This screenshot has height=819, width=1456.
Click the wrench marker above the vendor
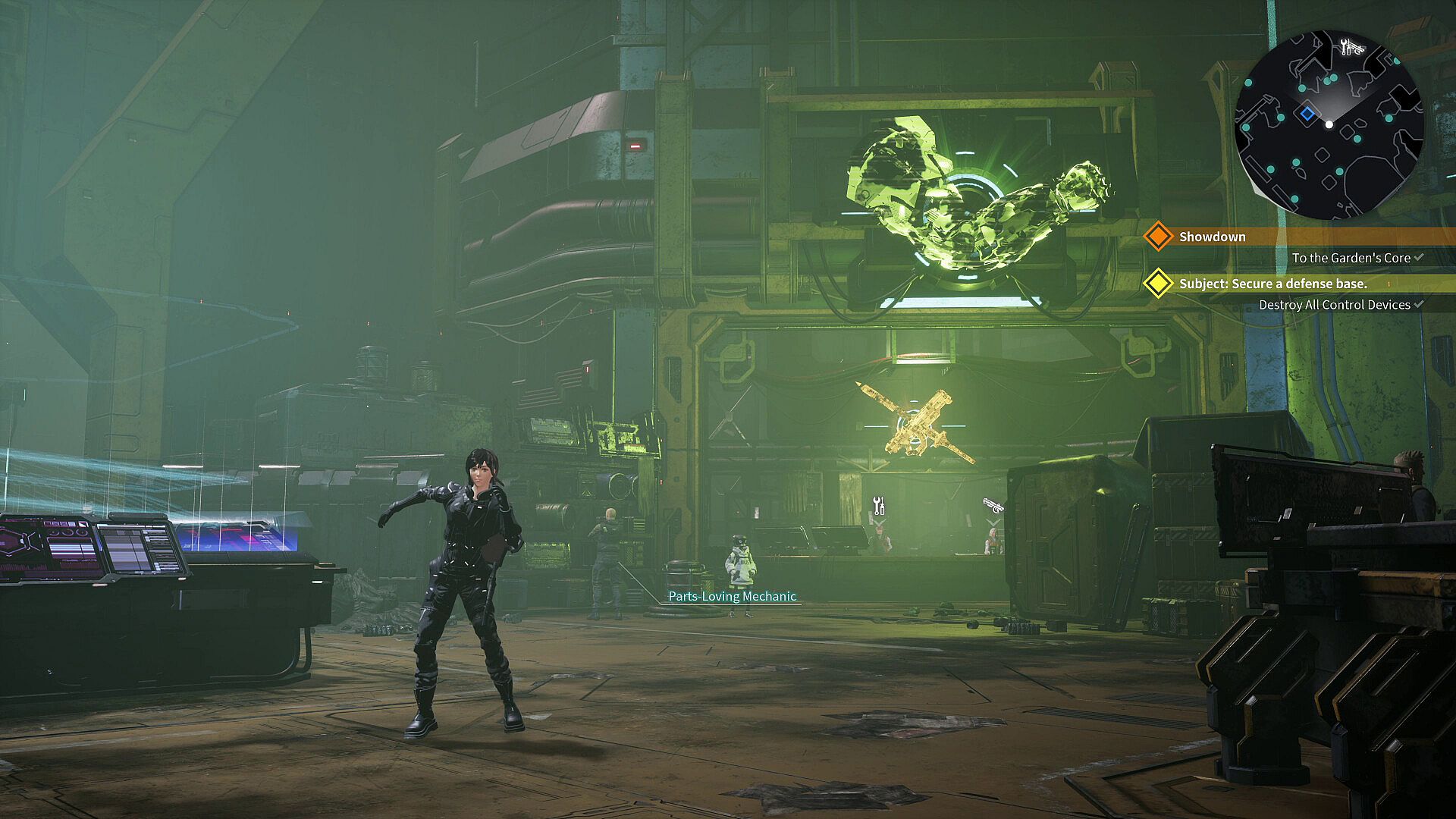tap(878, 505)
